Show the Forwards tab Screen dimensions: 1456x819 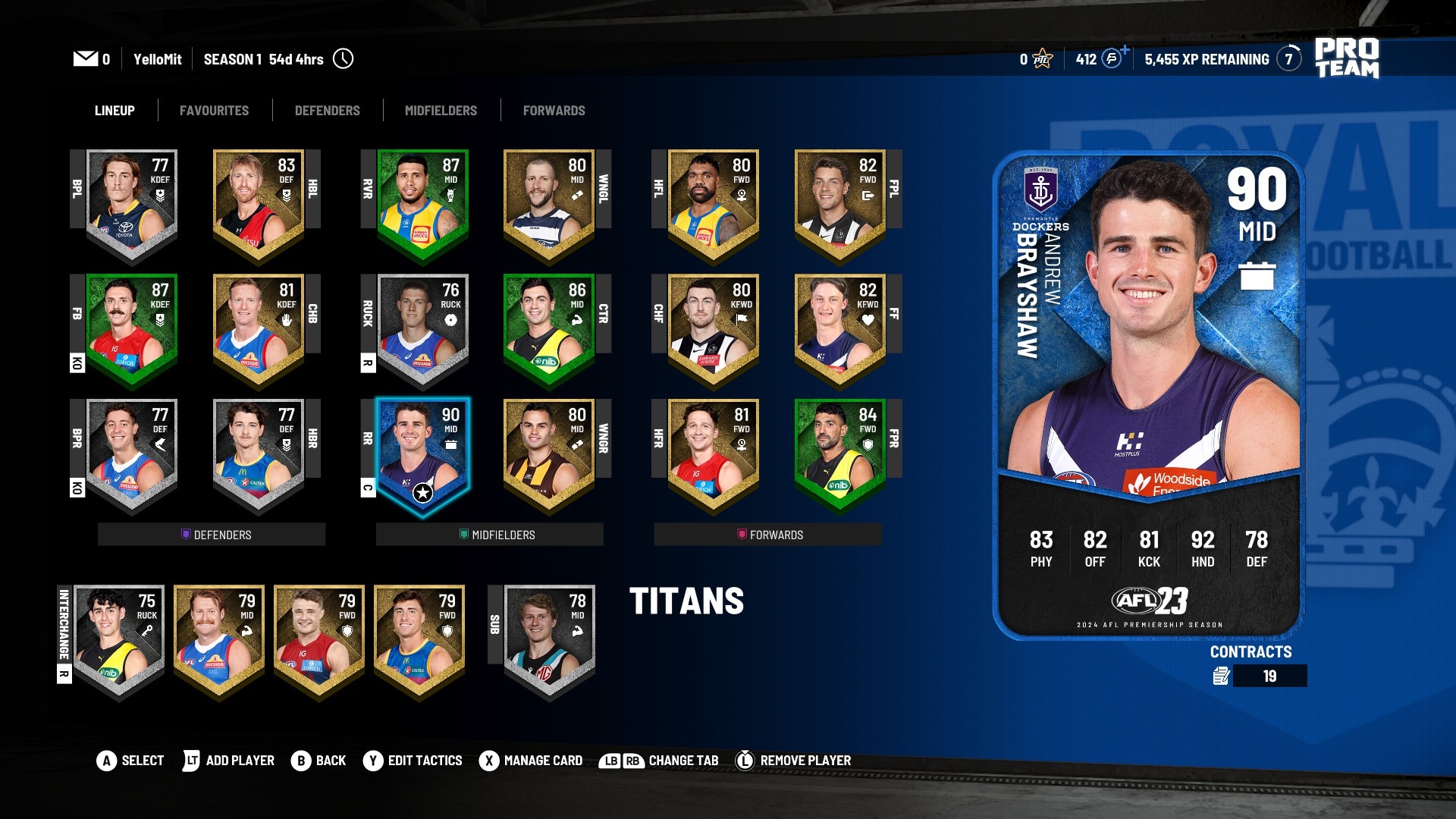tap(554, 111)
